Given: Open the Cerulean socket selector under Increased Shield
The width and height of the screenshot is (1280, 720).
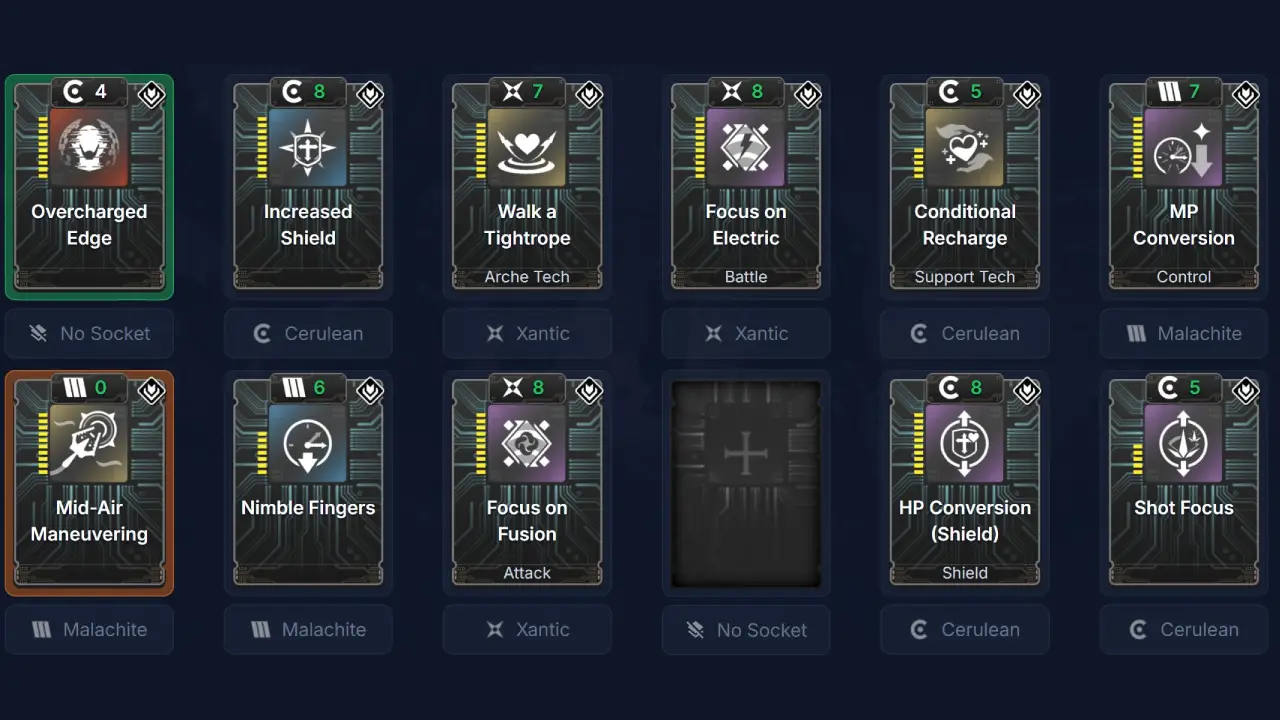Looking at the screenshot, I should [308, 334].
